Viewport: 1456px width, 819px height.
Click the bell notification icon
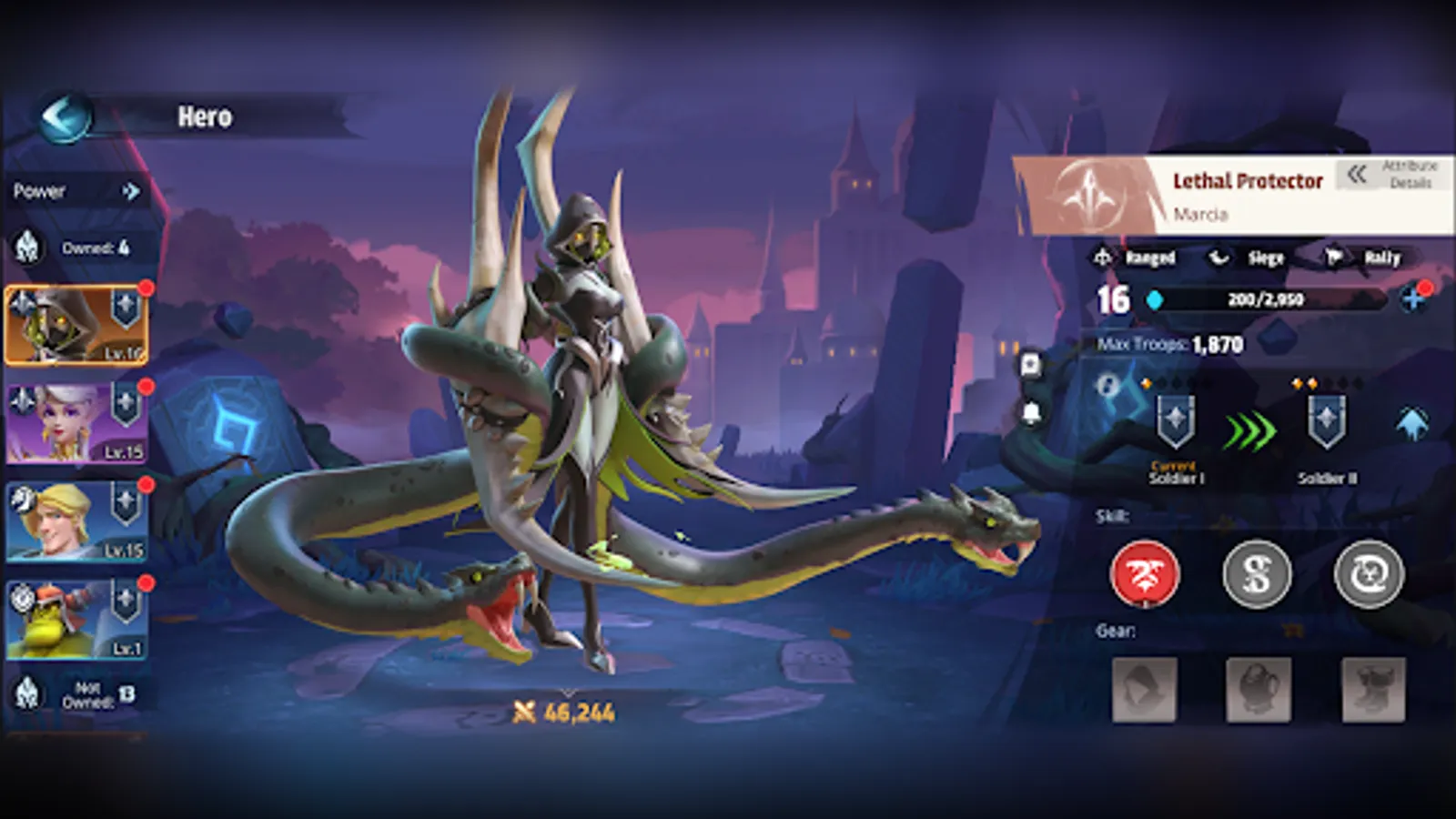[x=1030, y=413]
